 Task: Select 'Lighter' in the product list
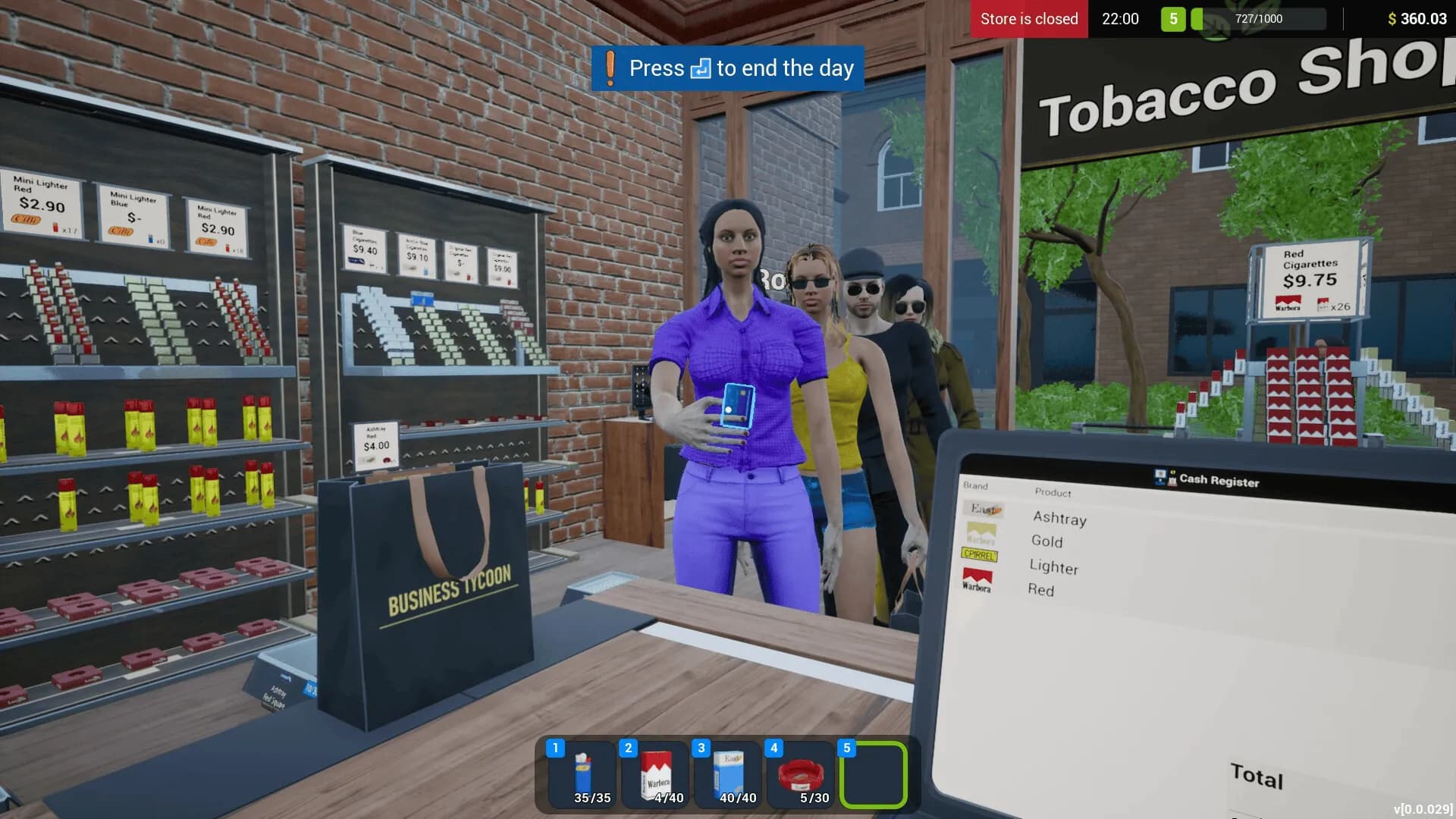(1055, 568)
